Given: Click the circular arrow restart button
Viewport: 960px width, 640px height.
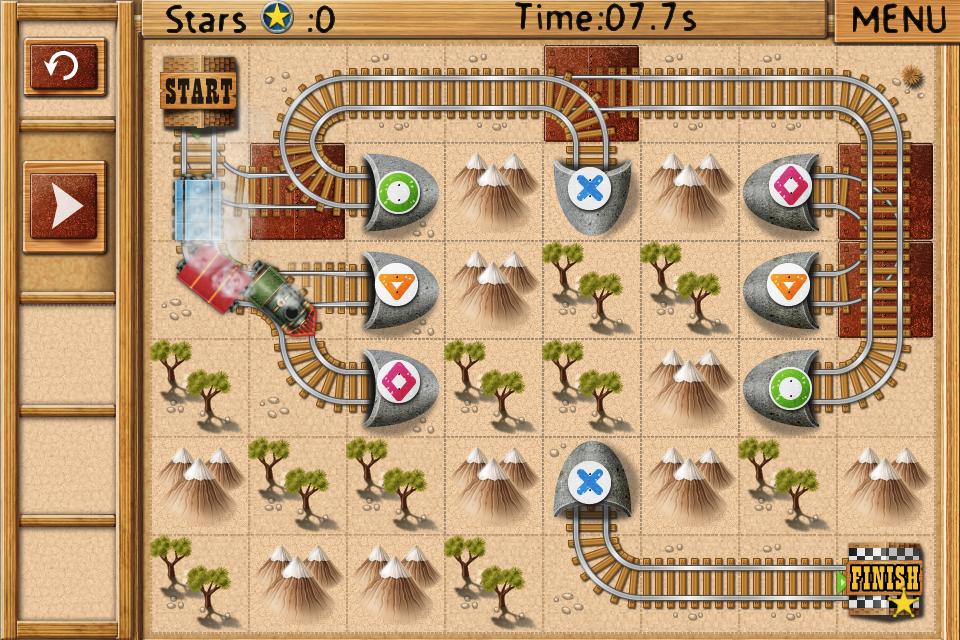Looking at the screenshot, I should (64, 67).
